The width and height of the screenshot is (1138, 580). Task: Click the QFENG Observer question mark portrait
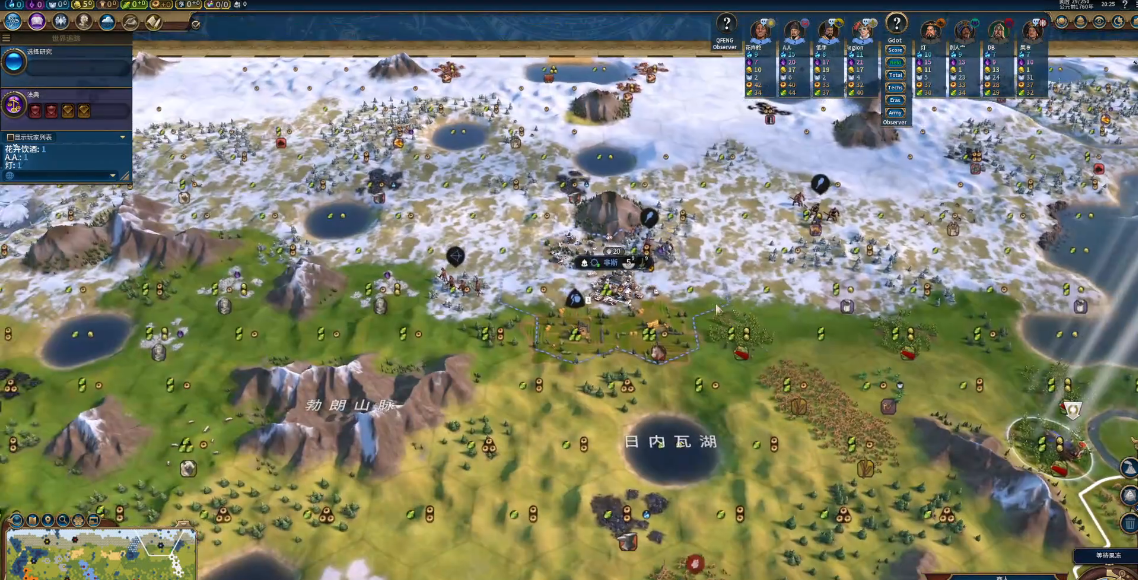[x=726, y=25]
